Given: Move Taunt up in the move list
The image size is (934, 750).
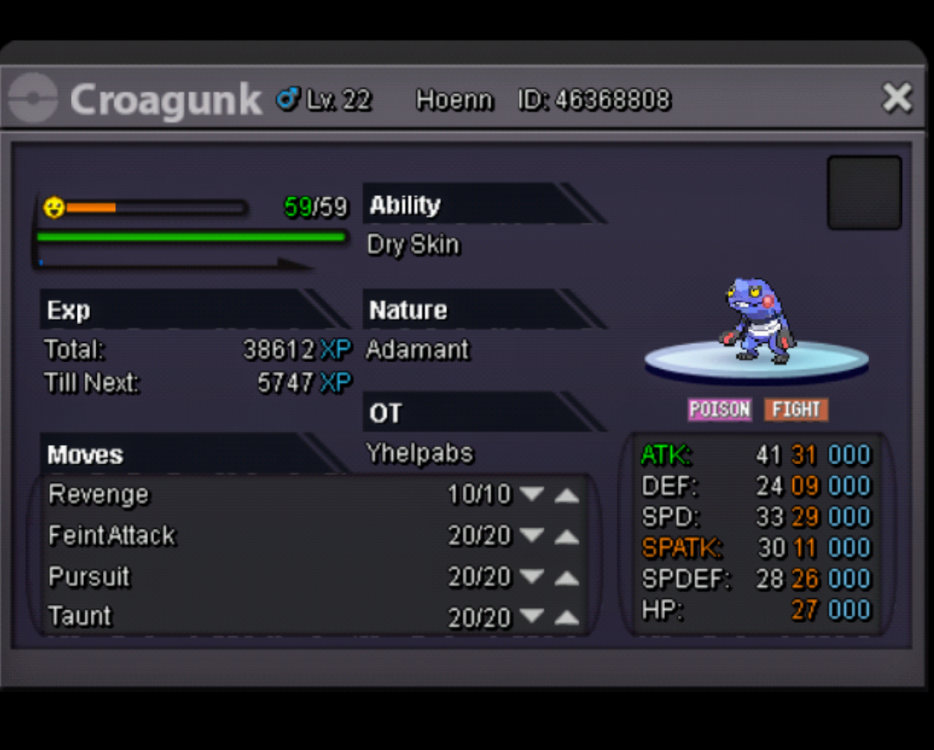Looking at the screenshot, I should point(567,616).
